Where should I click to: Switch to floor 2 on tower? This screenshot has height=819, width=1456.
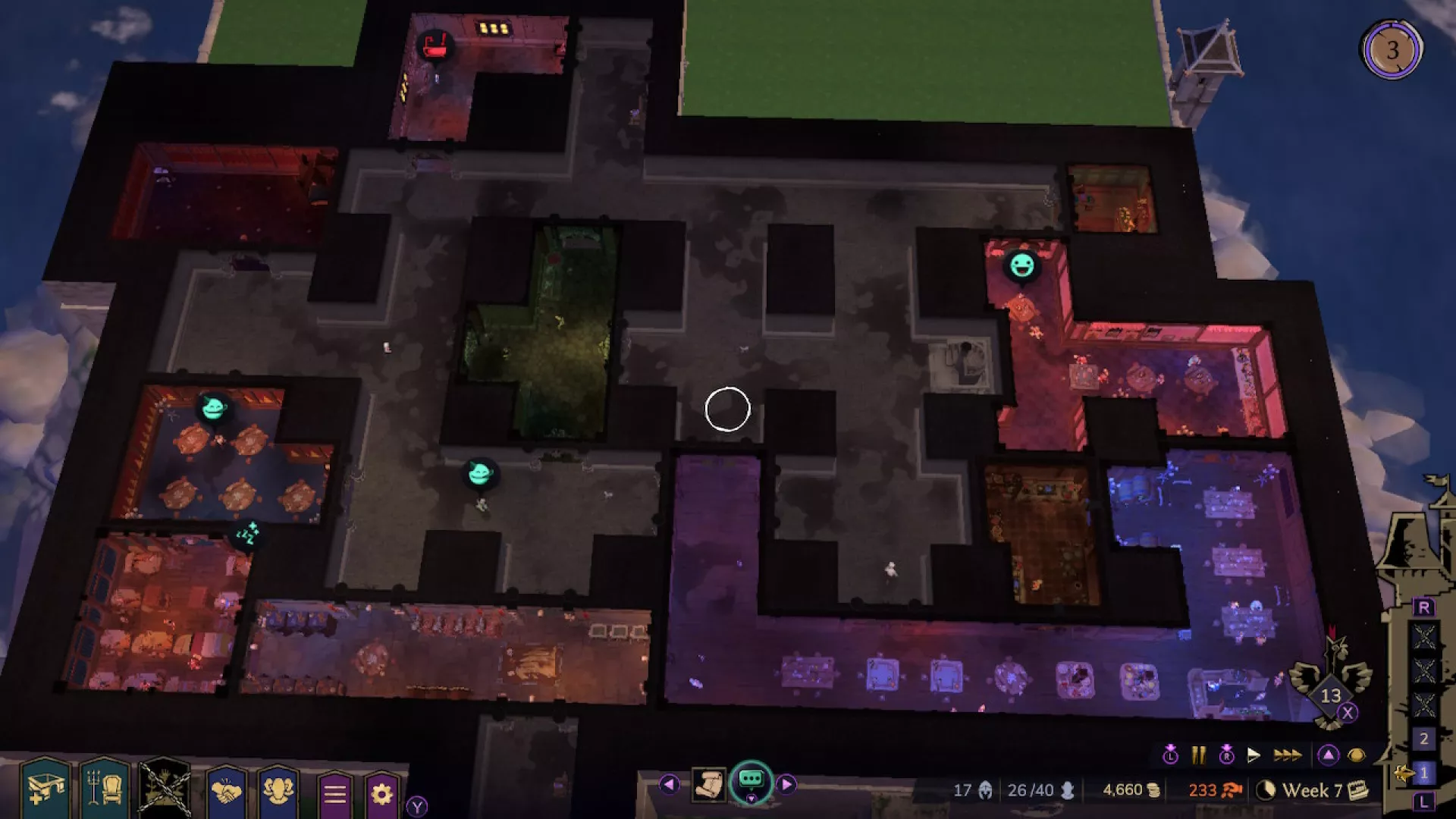pos(1423,738)
